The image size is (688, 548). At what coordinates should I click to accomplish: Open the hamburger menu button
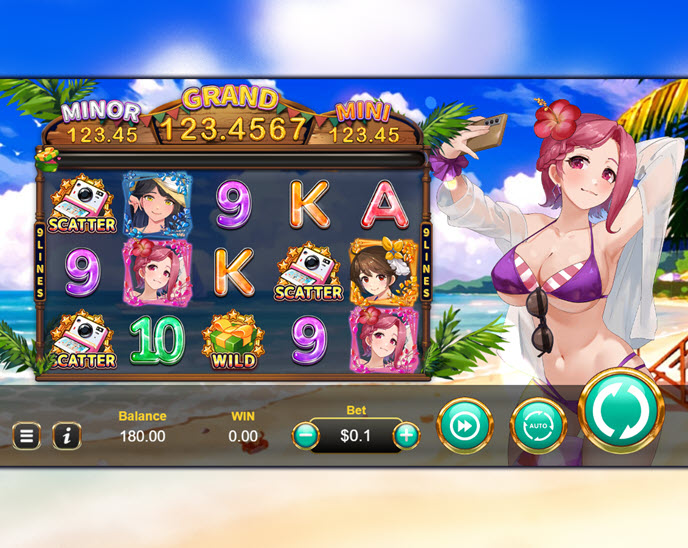coord(27,436)
